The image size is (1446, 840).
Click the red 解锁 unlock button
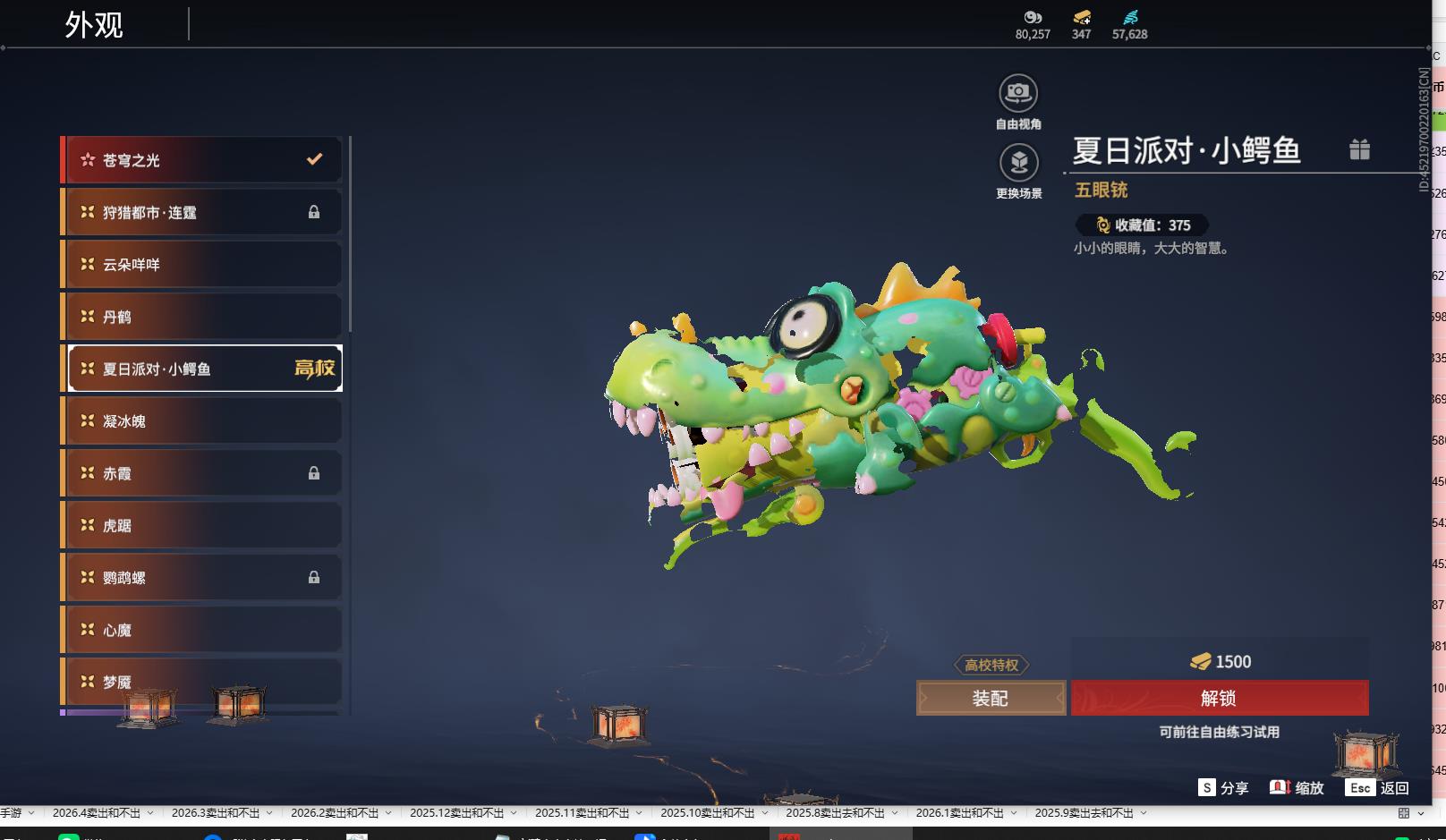(1219, 698)
